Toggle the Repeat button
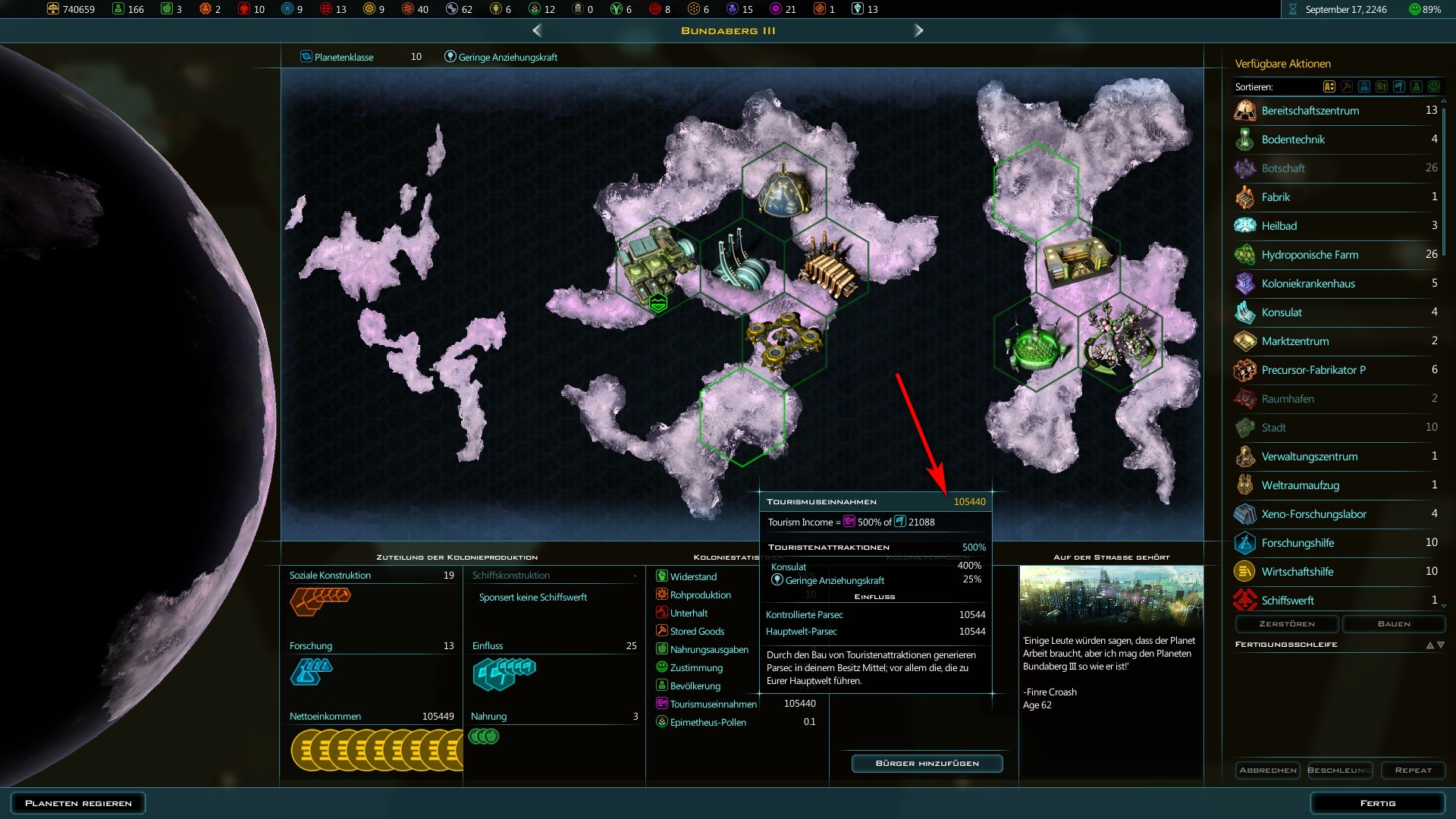The image size is (1456, 819). 1413,770
